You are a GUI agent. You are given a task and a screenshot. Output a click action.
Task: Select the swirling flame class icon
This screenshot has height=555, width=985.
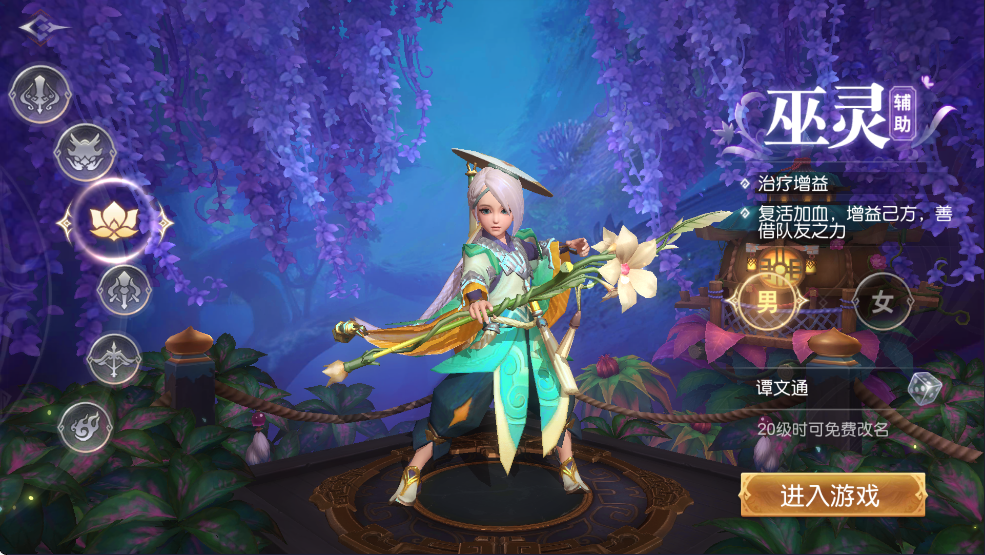point(86,427)
